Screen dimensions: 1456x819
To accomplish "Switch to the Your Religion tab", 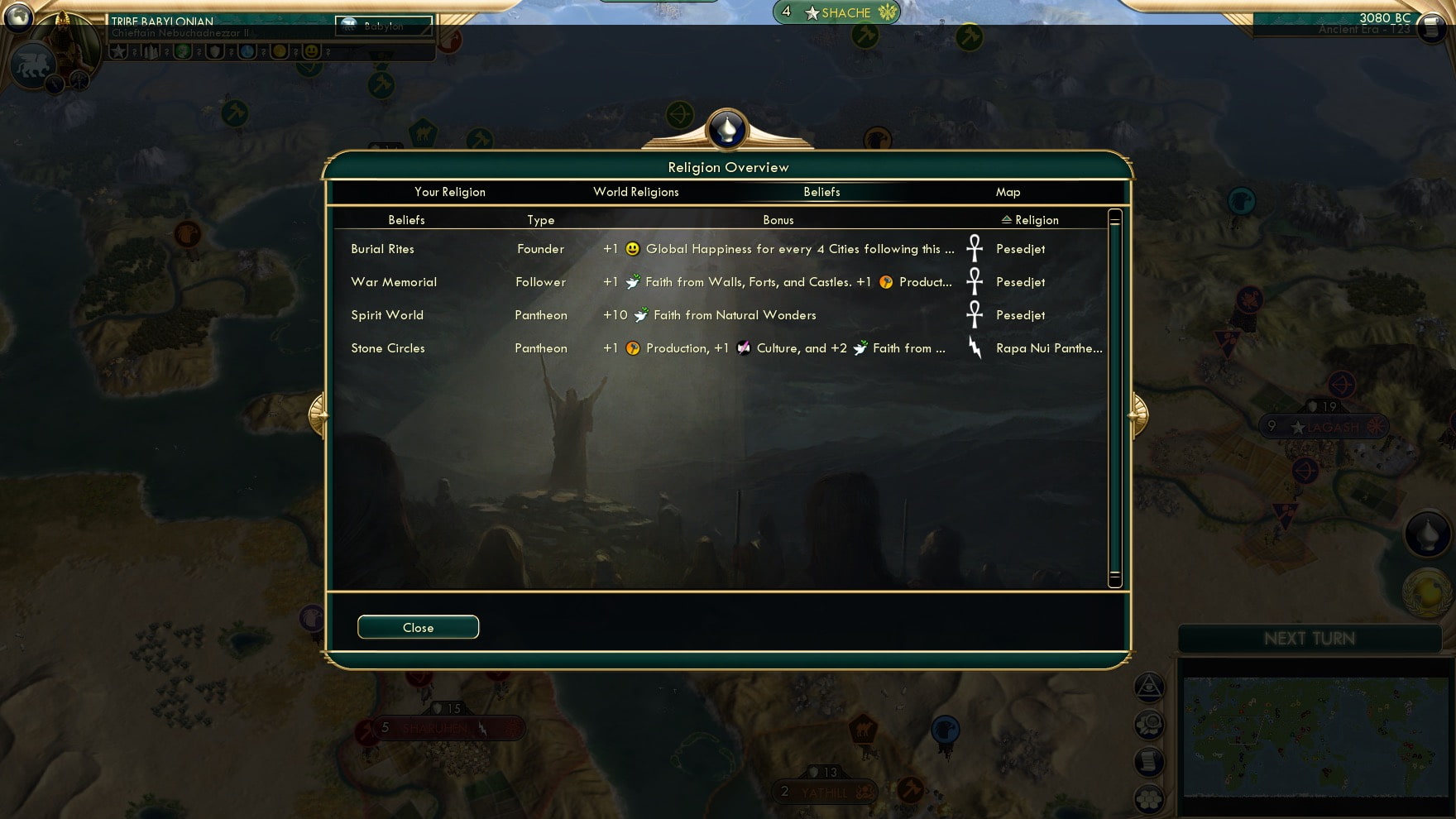I will [450, 191].
